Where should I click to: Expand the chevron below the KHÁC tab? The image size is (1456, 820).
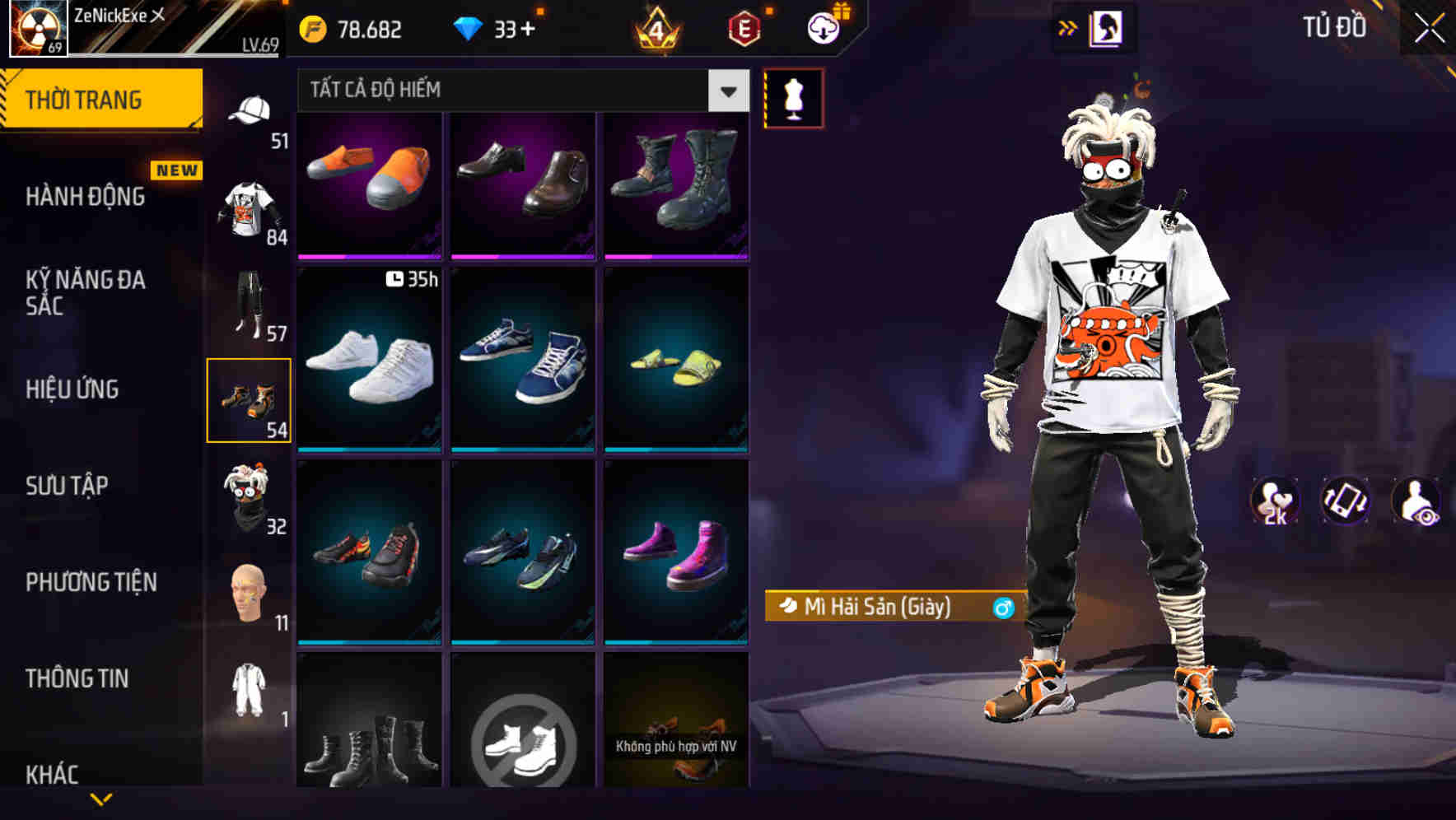[x=101, y=799]
